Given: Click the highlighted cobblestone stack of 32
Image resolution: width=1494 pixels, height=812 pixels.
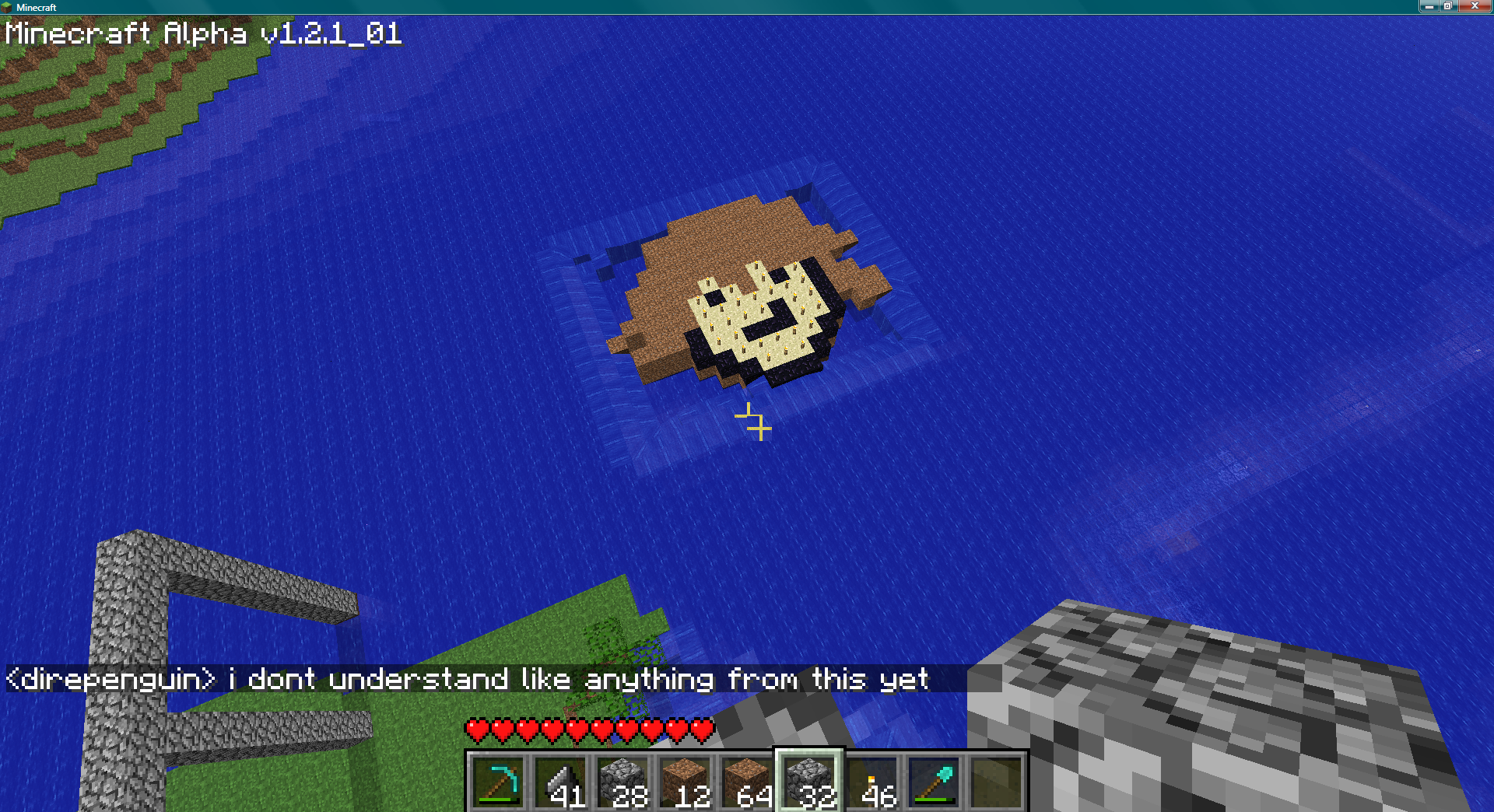Looking at the screenshot, I should (x=809, y=782).
